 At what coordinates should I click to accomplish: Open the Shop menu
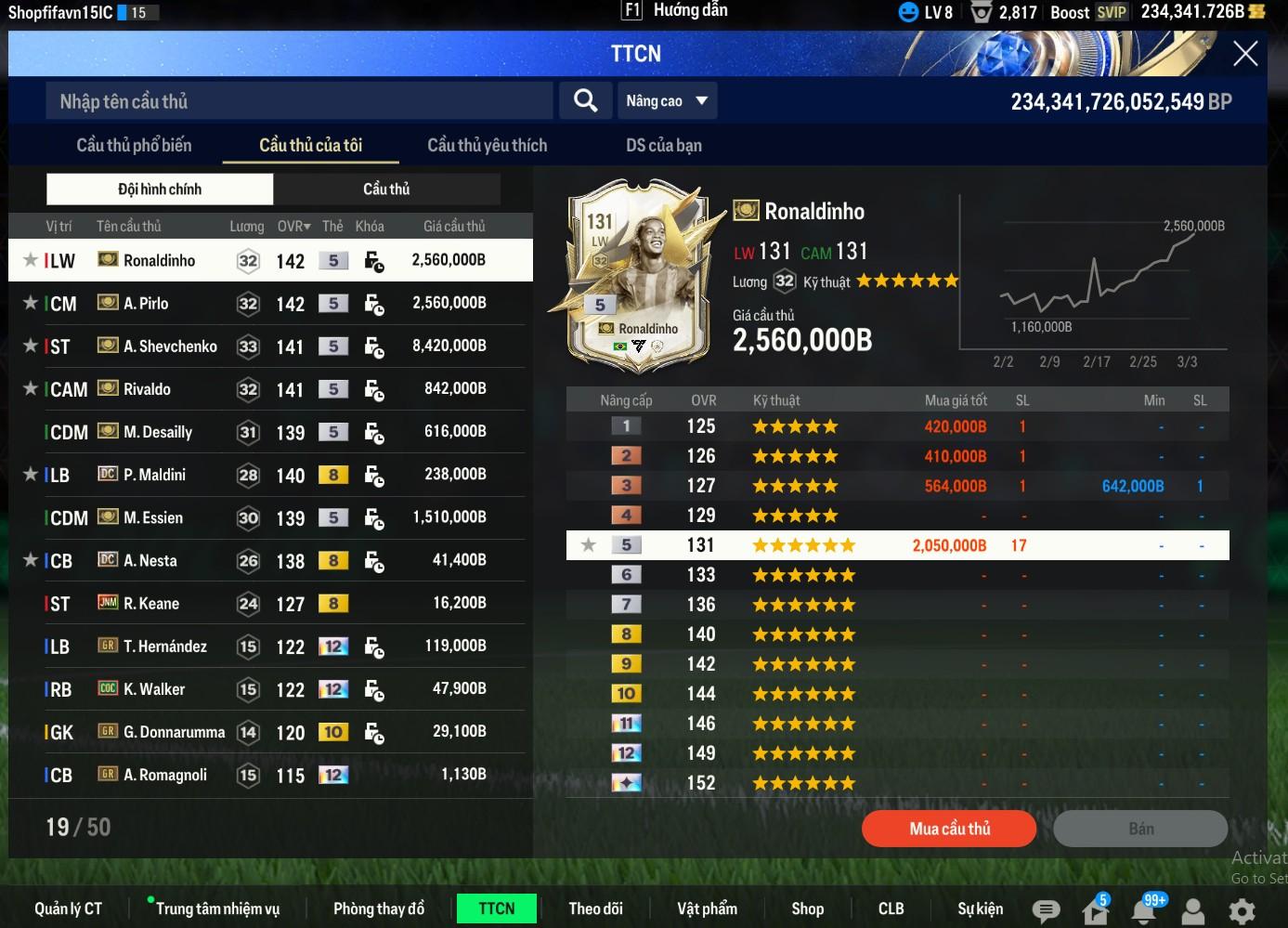(807, 908)
